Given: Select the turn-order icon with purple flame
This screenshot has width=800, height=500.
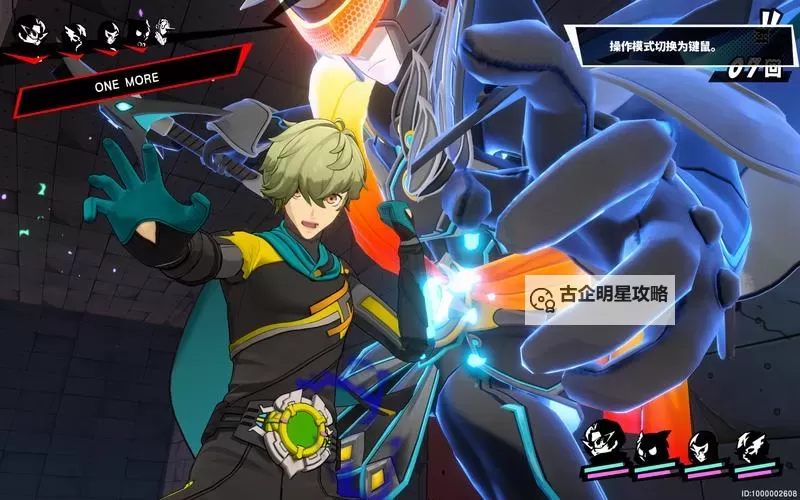Looking at the screenshot, I should coord(142,36).
